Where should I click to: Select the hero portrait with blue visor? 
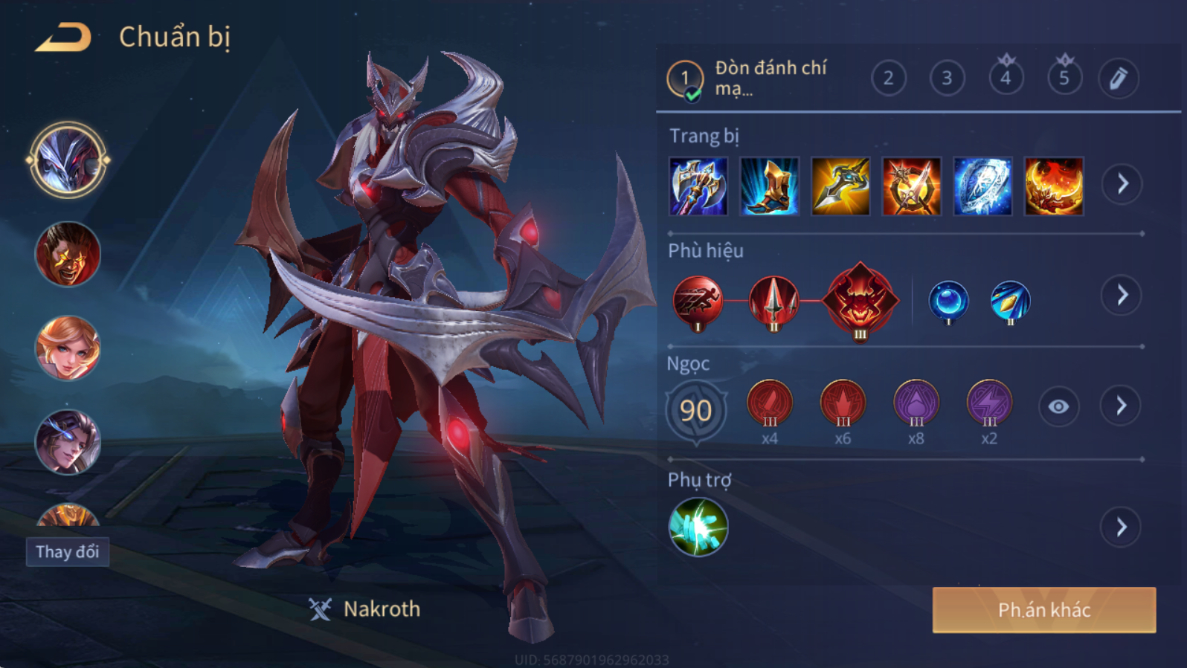[x=68, y=441]
